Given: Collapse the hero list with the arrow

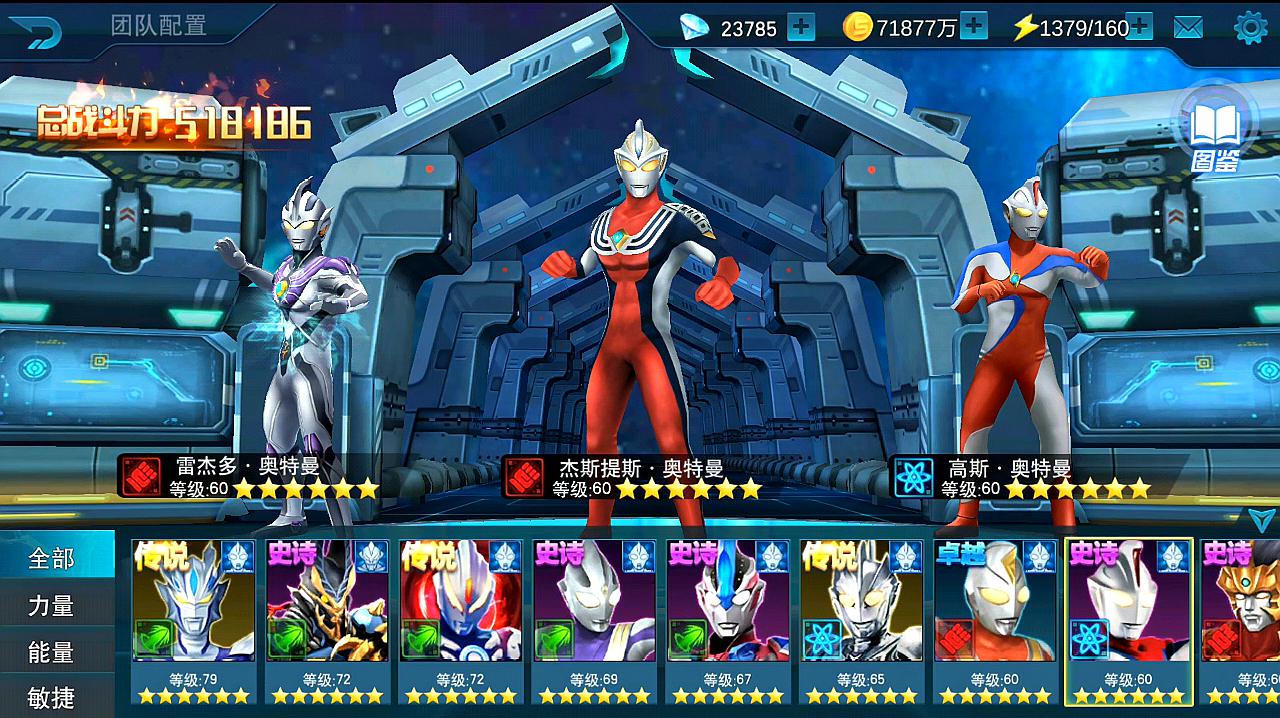Looking at the screenshot, I should coord(1259,519).
